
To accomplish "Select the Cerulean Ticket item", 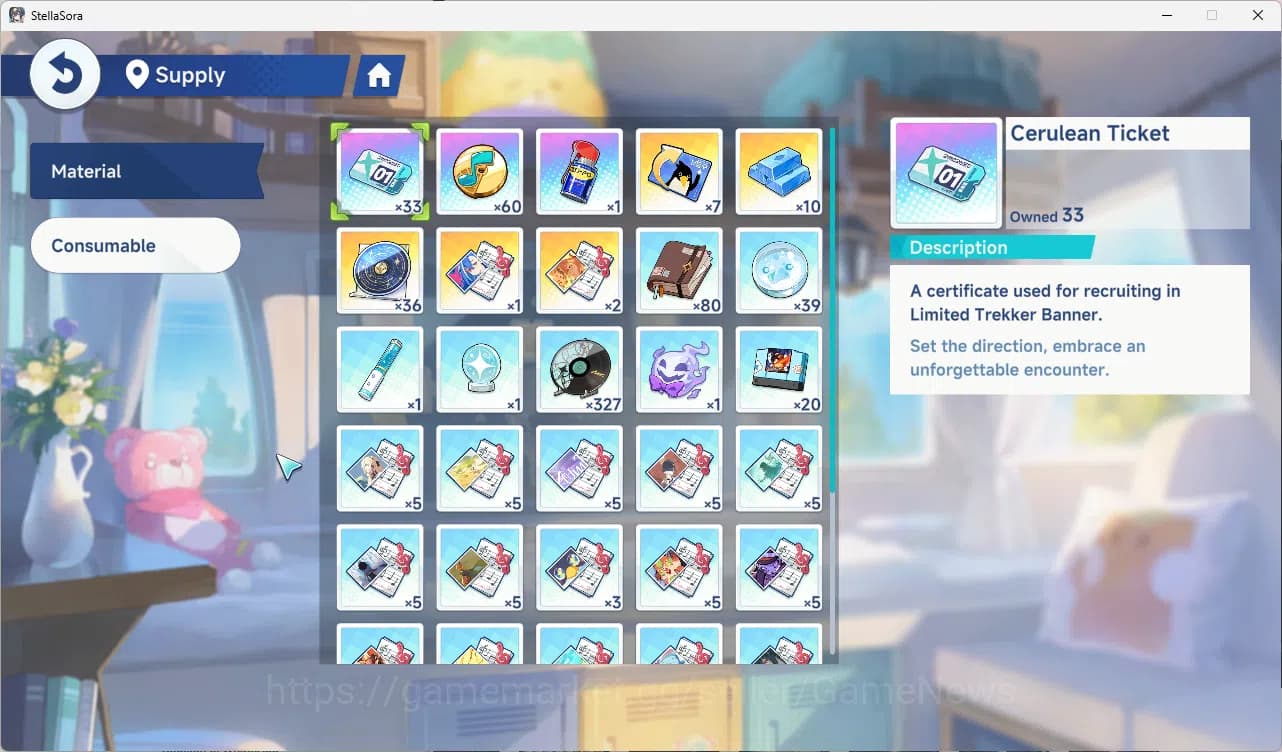I will pyautogui.click(x=380, y=170).
